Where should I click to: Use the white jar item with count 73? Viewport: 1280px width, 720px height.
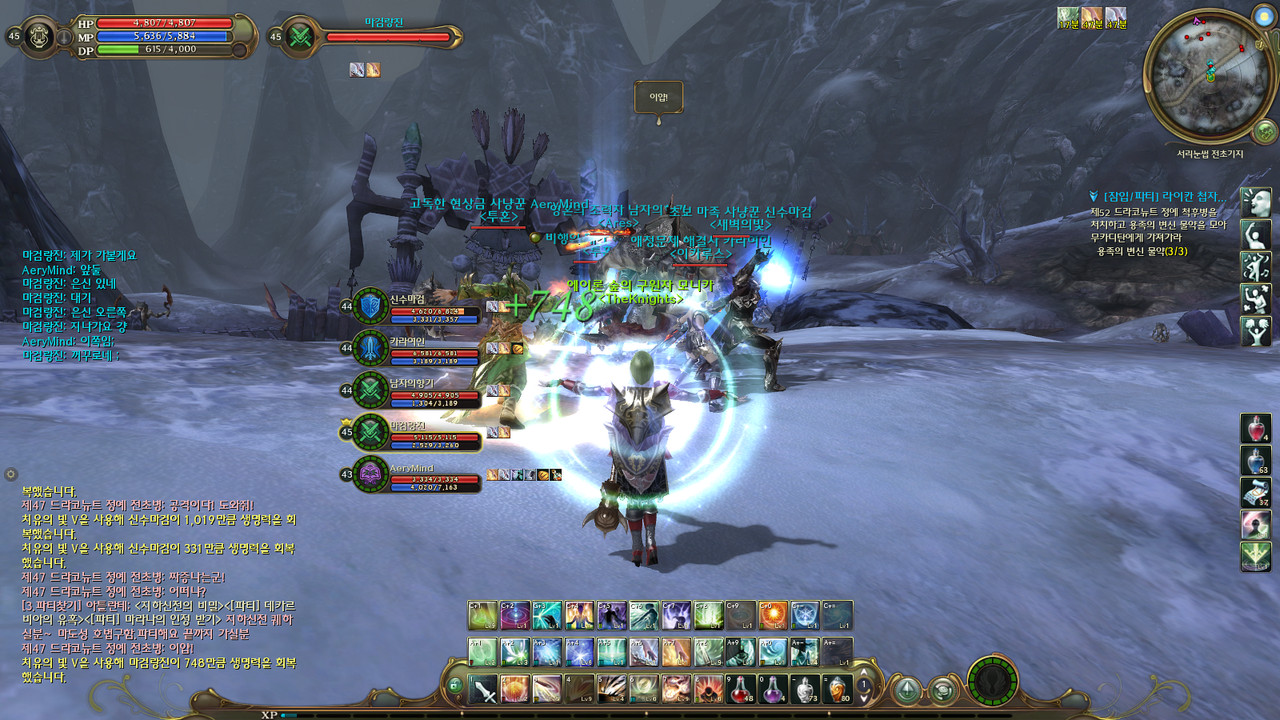coord(805,689)
